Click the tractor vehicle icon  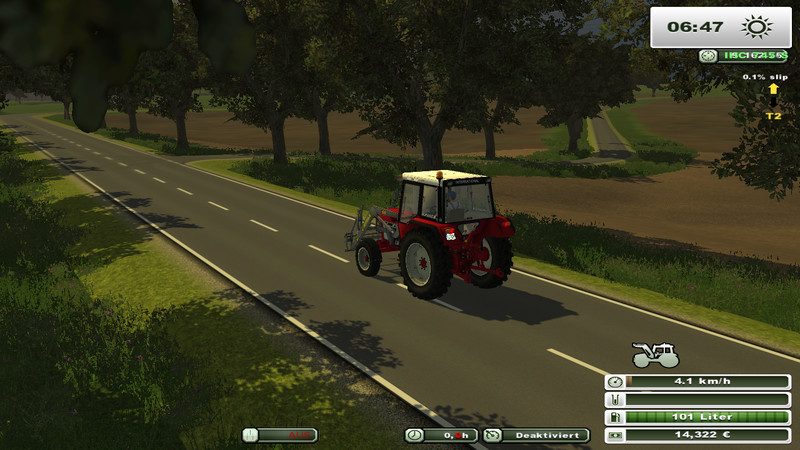pyautogui.click(x=655, y=355)
